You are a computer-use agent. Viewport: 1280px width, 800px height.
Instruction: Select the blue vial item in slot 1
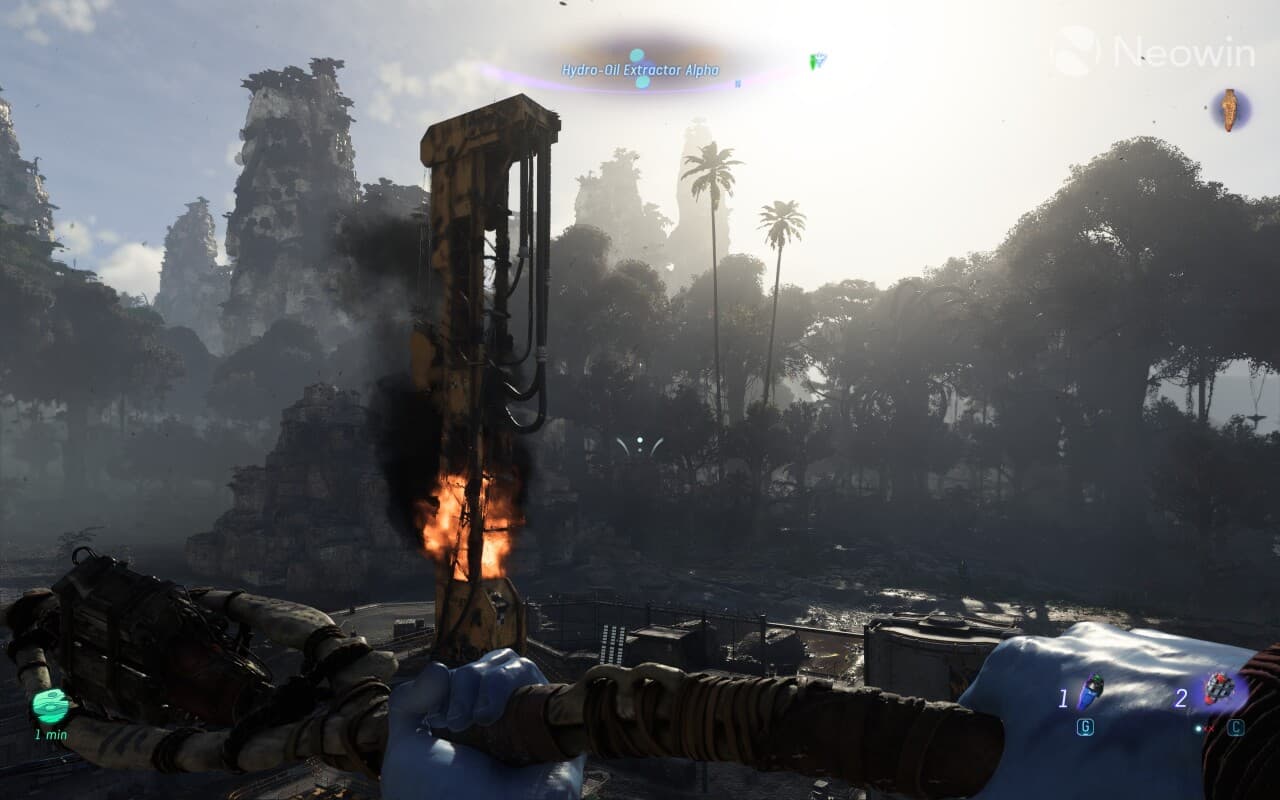point(1090,691)
